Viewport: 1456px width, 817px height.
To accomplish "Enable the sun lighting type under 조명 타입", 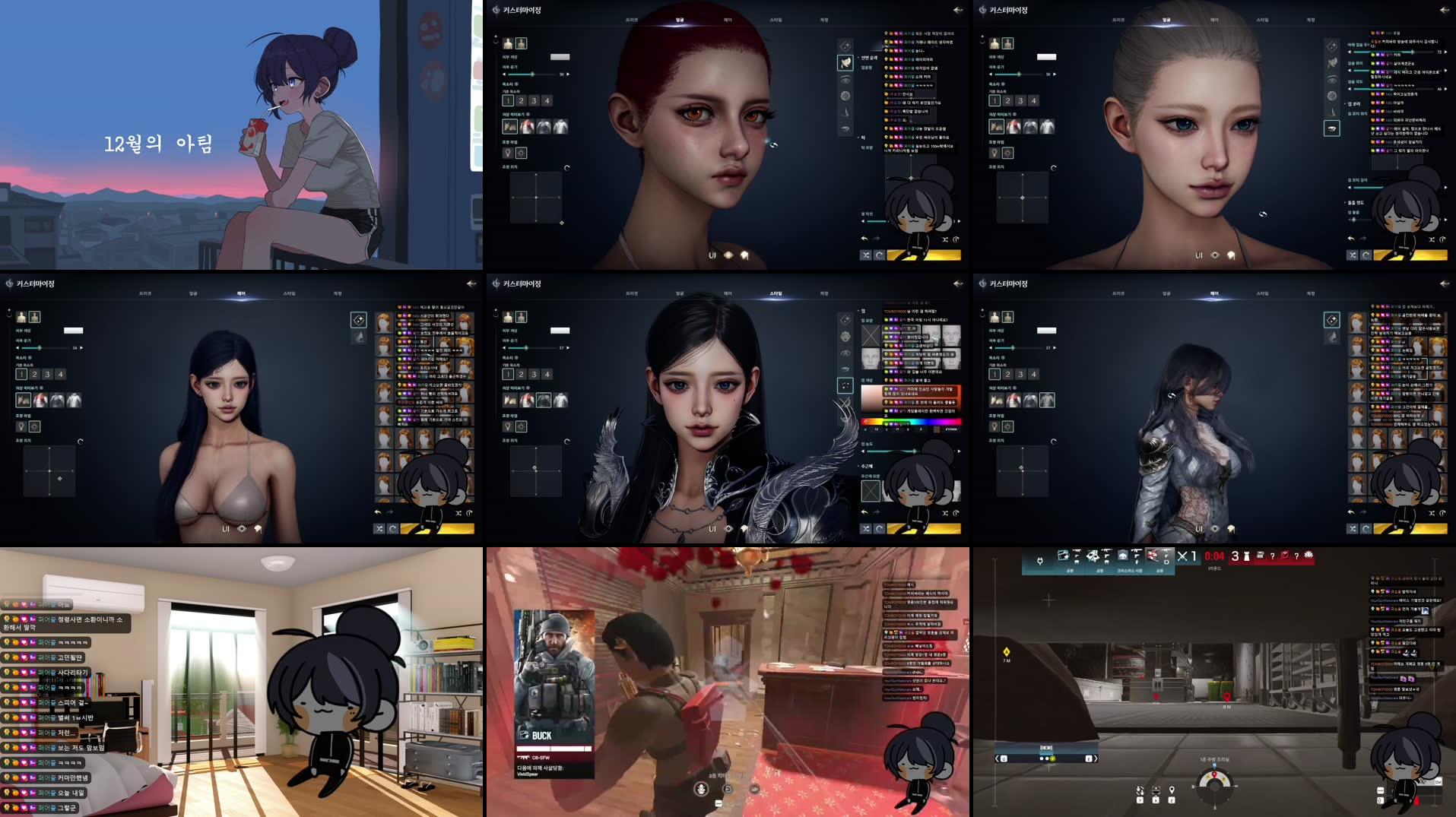I will click(522, 154).
